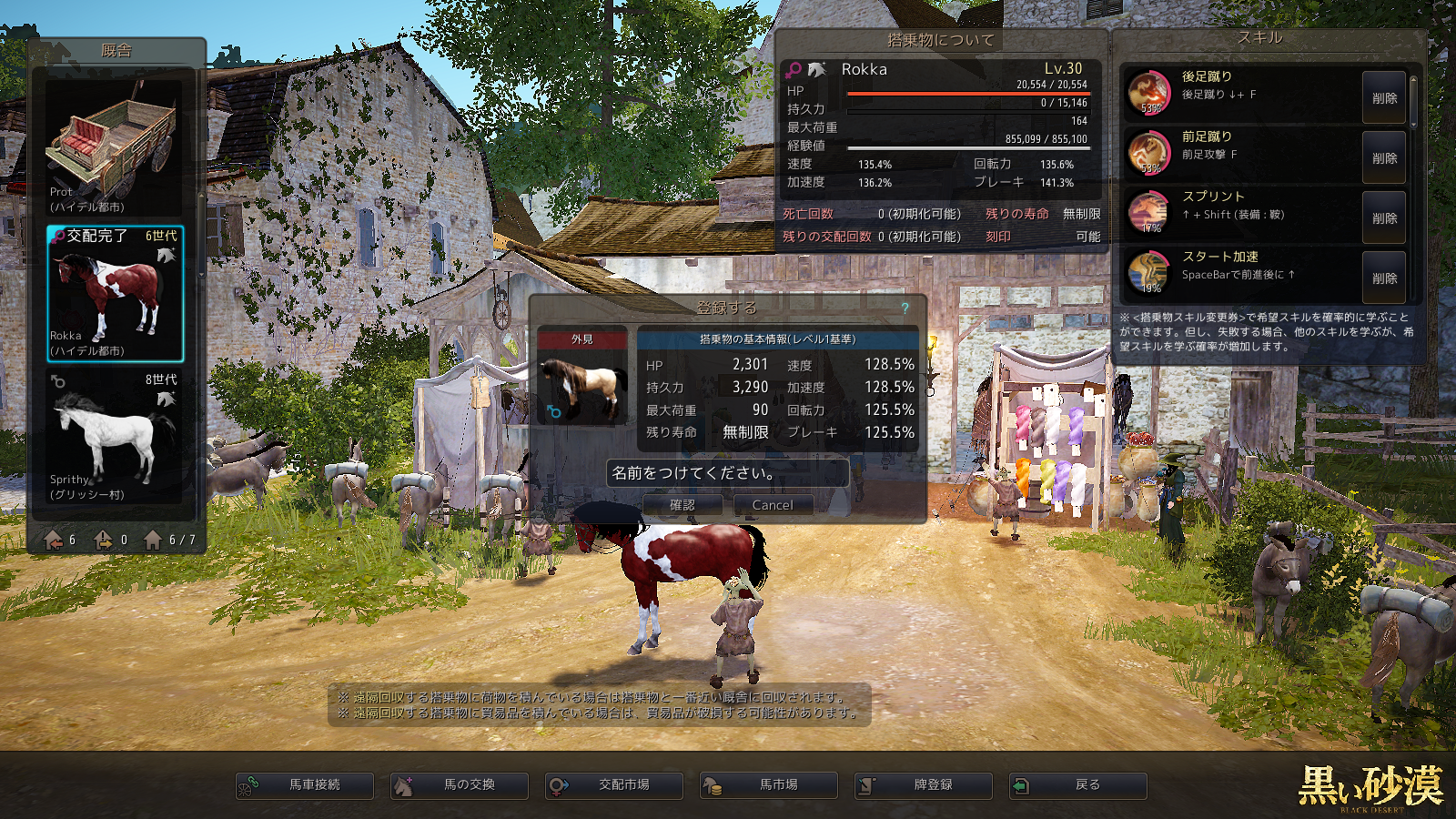Remove the スタート加速 skill
Image resolution: width=1456 pixels, height=819 pixels.
tap(1384, 278)
